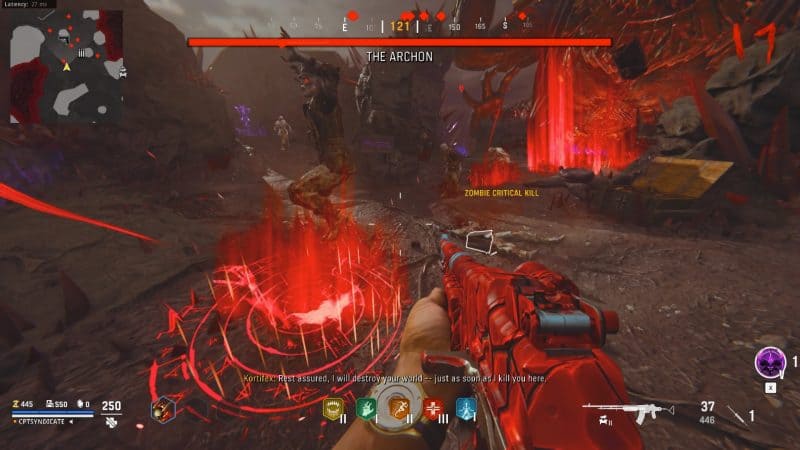Viewport: 800px width, 450px height.
Task: Choose the orange running-figure Stamin-Up perk
Action: 400,409
